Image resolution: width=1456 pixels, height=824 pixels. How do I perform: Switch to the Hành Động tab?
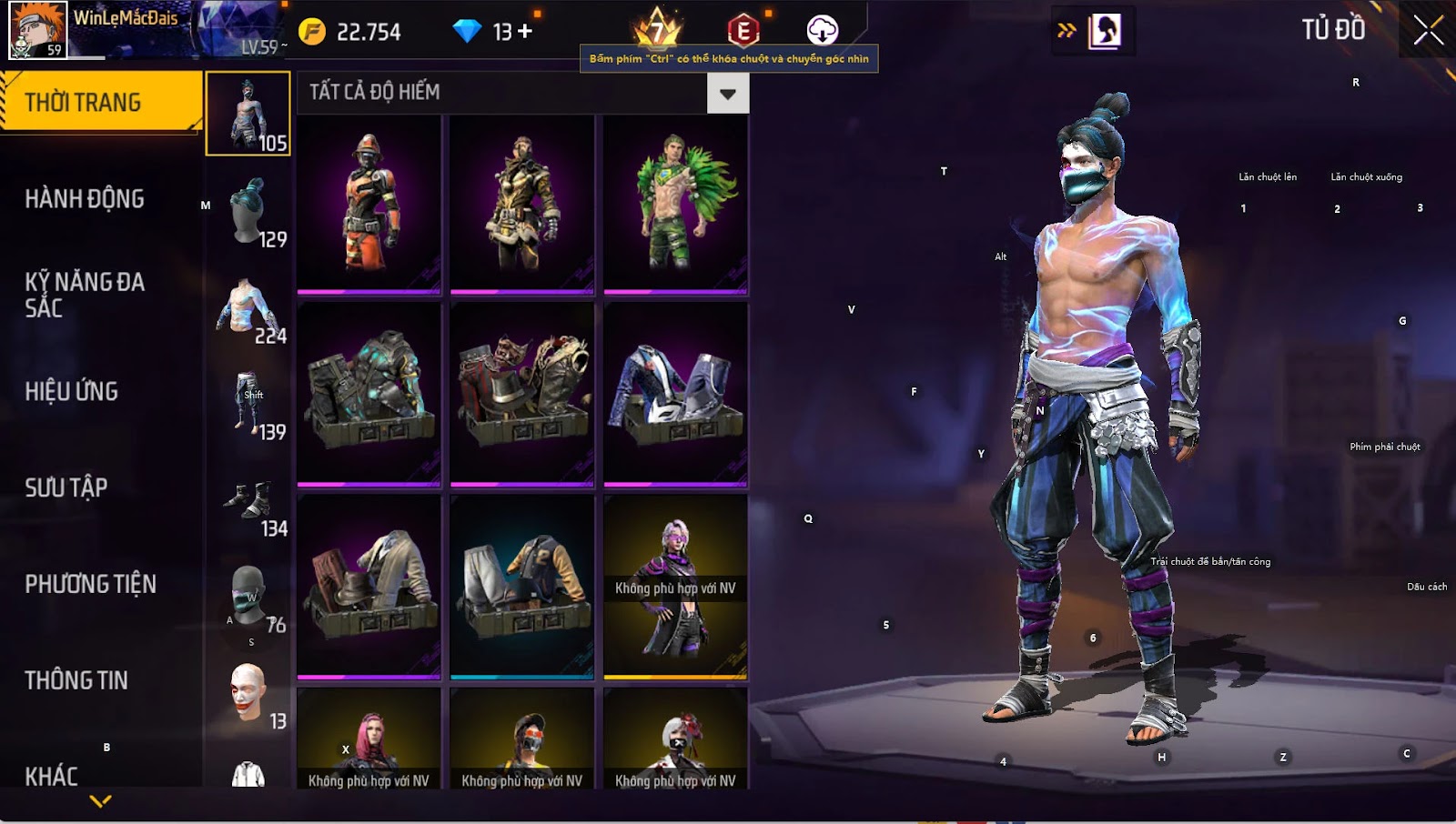click(85, 198)
